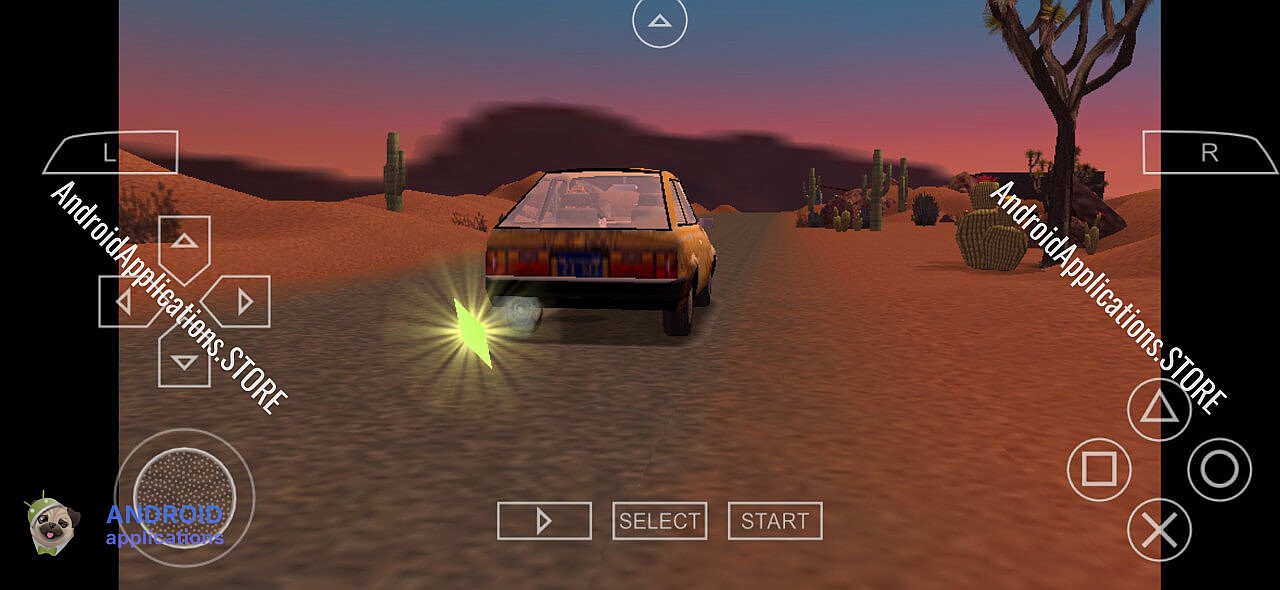
Task: Tap the circle action button
Action: point(1219,469)
